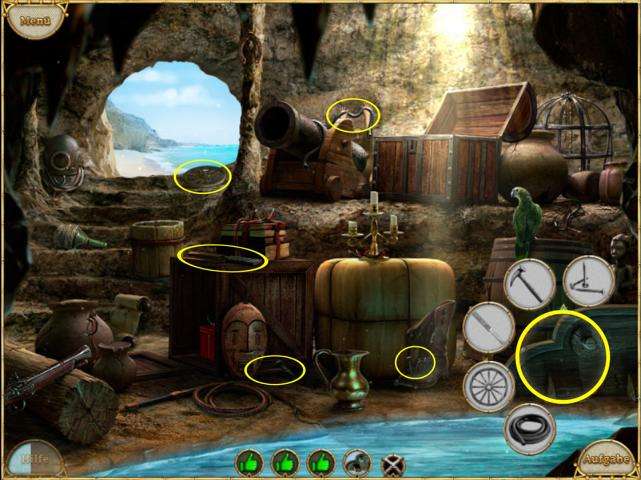This screenshot has height=480, width=641.
Task: Select the pickaxe item circle
Action: click(x=529, y=283)
